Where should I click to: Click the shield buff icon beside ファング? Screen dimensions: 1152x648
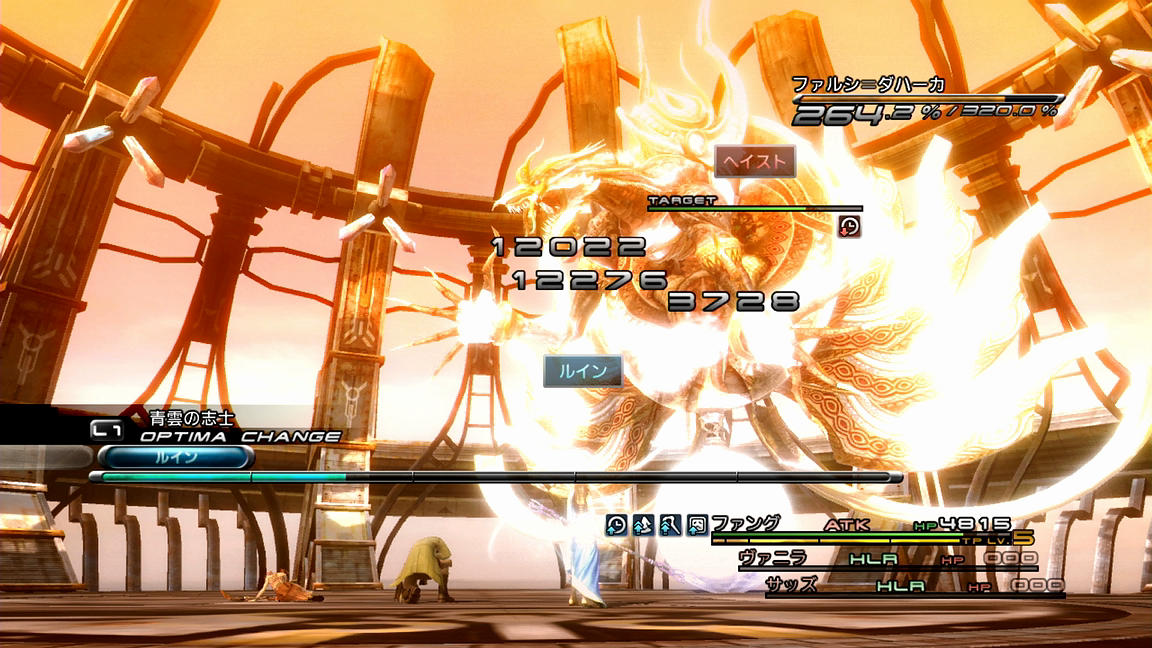(x=697, y=524)
